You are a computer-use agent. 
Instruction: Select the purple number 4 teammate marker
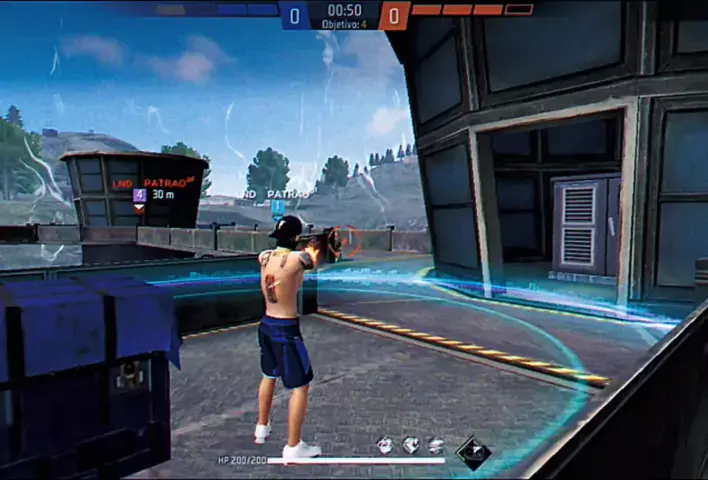140,196
